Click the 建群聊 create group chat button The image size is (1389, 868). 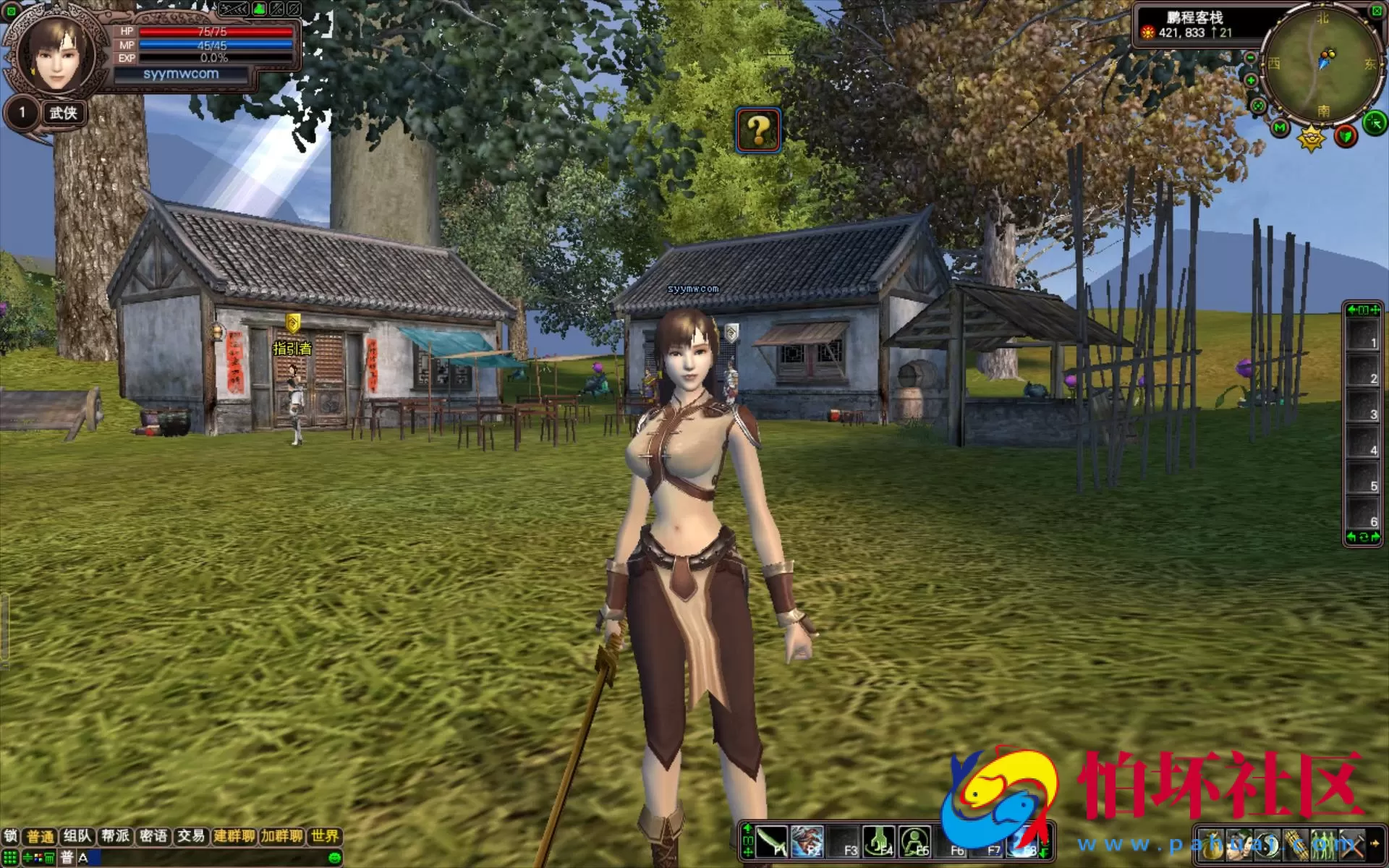coord(234,836)
